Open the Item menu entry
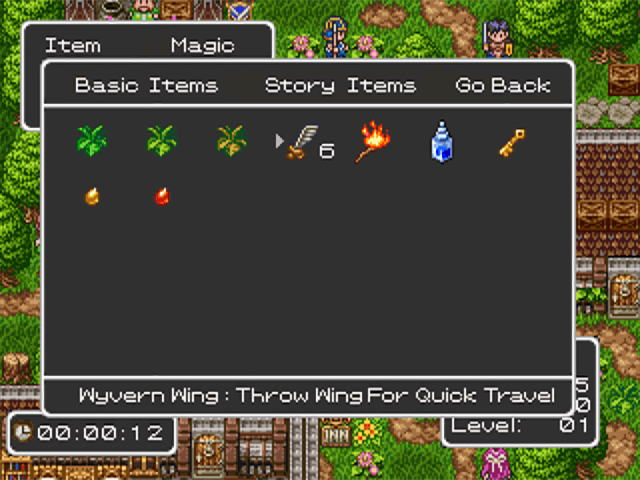 [x=73, y=45]
